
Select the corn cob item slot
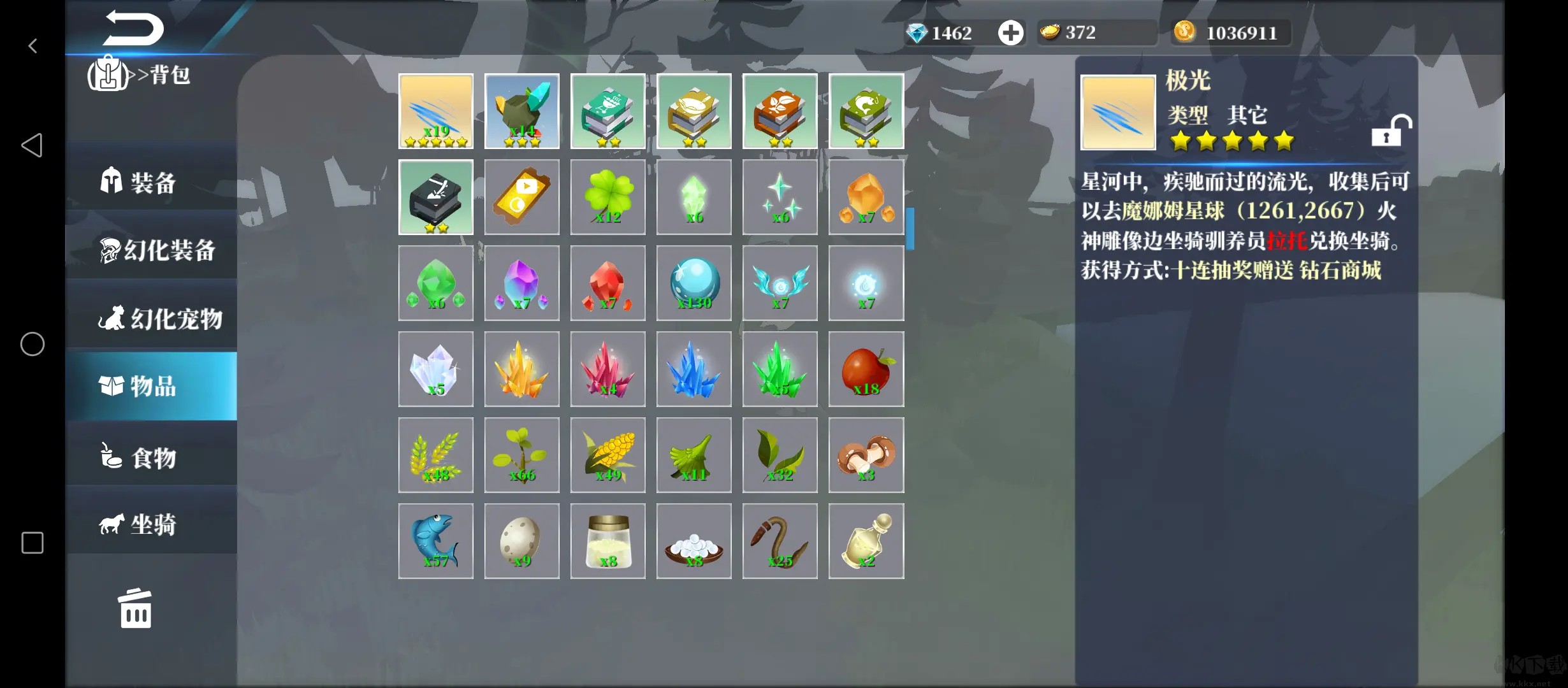coord(608,455)
